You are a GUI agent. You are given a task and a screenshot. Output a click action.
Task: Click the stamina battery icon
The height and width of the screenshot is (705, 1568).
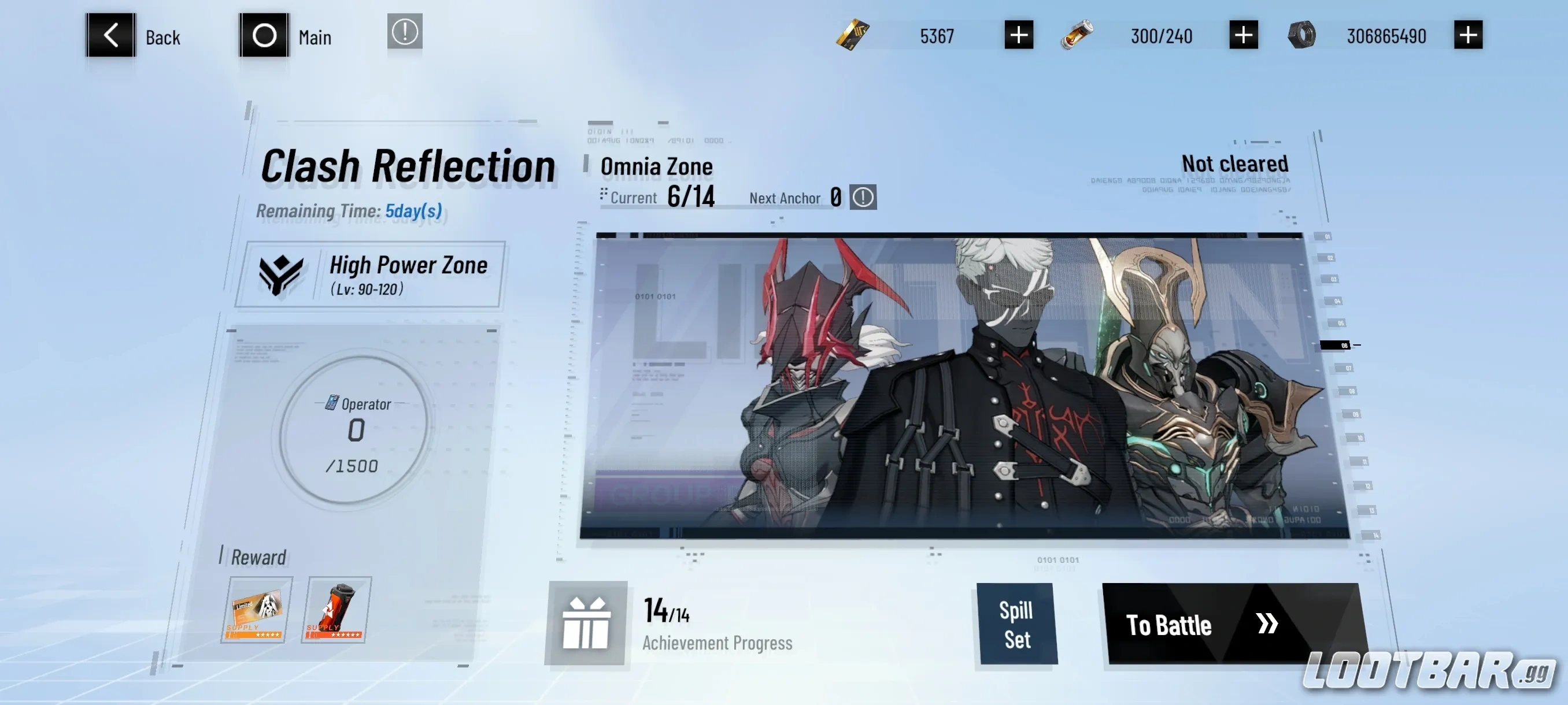pyautogui.click(x=1077, y=35)
